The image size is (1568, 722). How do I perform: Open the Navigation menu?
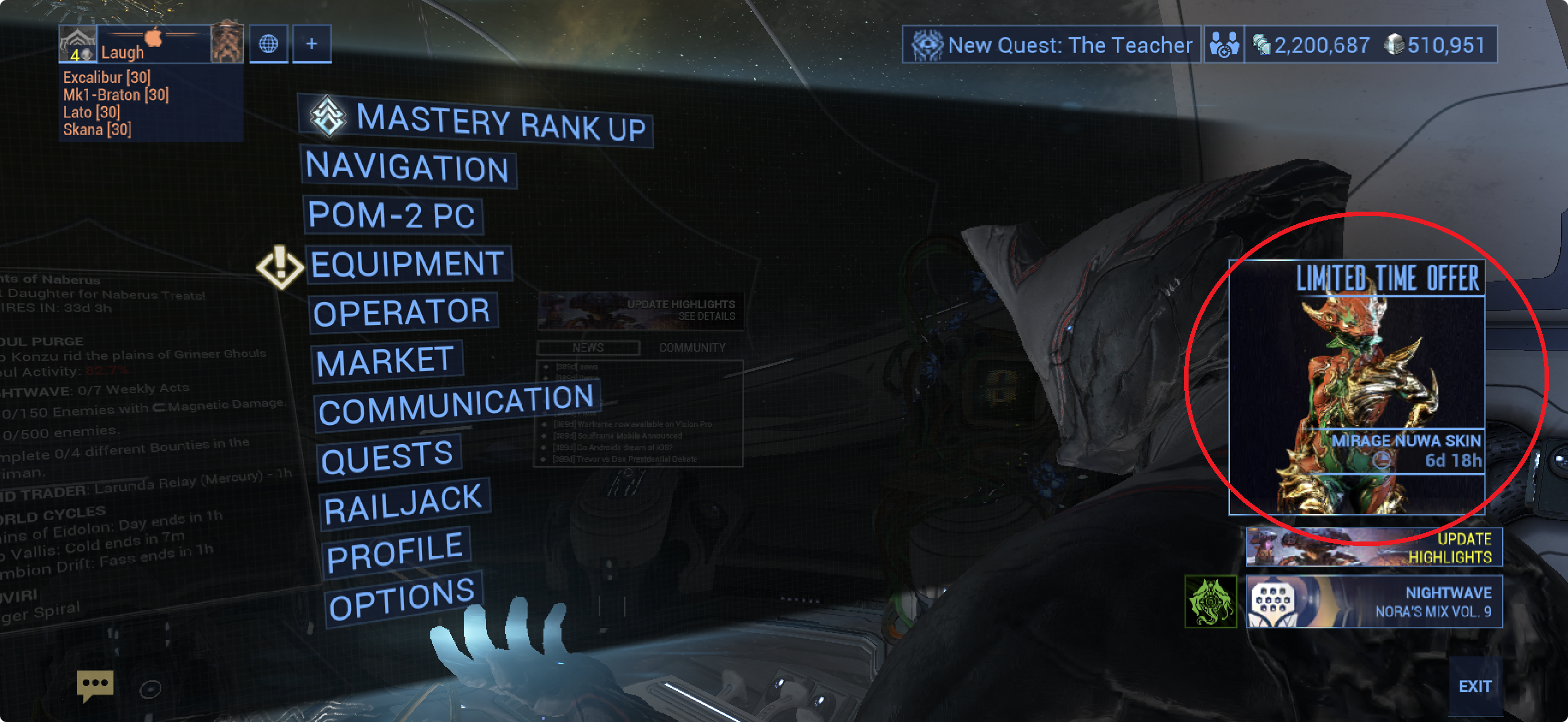pos(408,167)
